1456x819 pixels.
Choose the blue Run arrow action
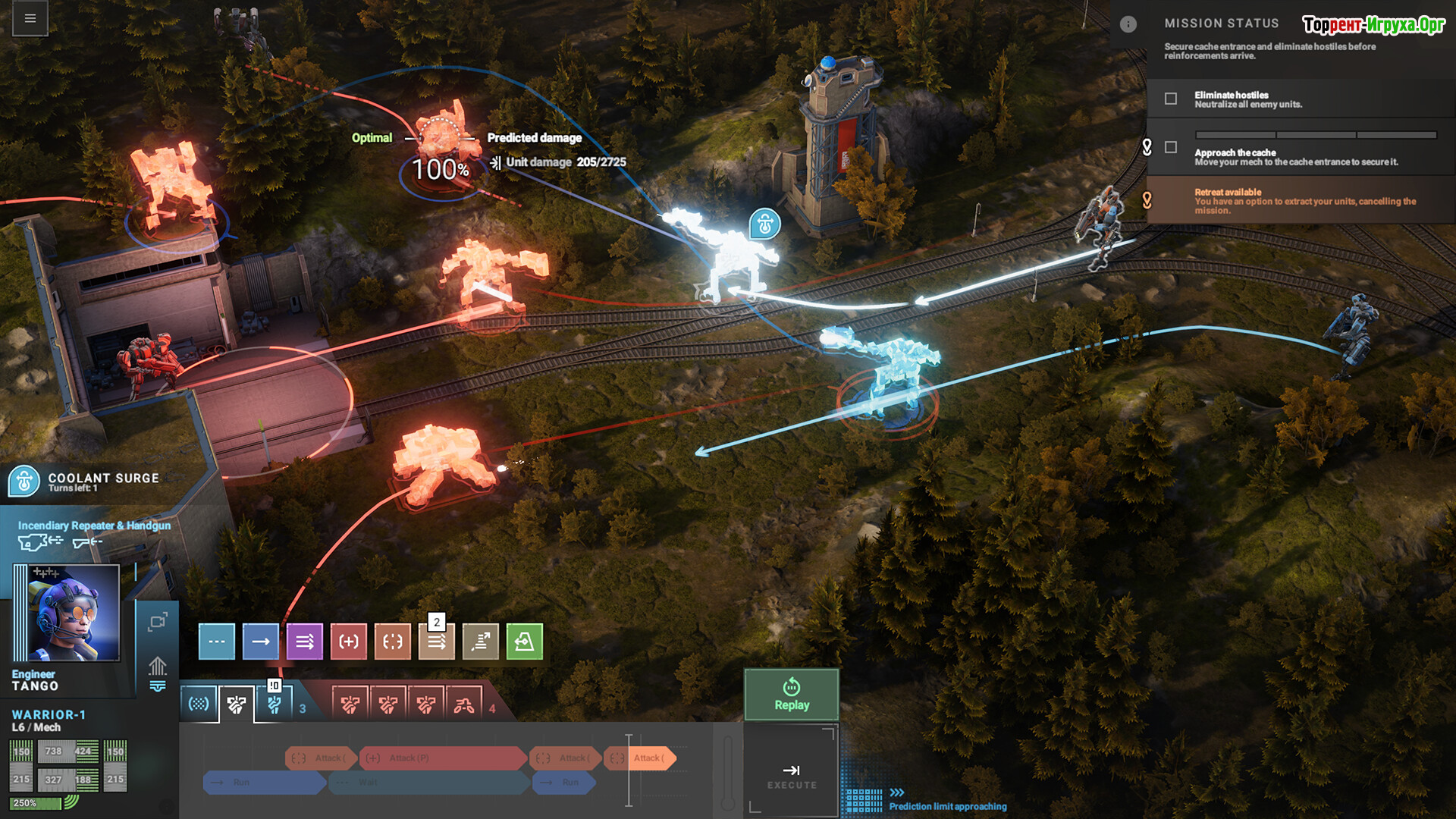261,642
